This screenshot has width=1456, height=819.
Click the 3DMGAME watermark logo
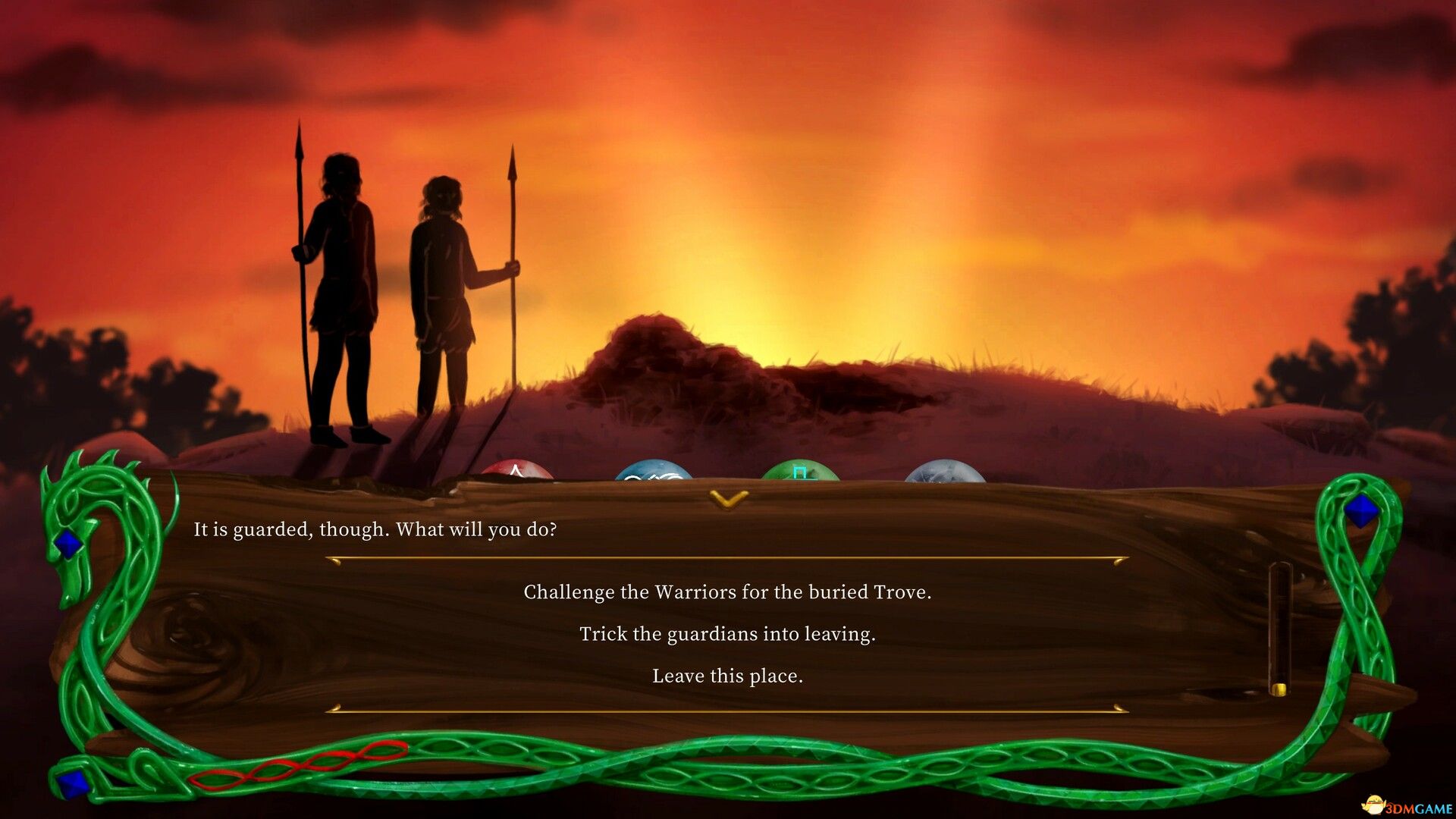pyautogui.click(x=1407, y=805)
